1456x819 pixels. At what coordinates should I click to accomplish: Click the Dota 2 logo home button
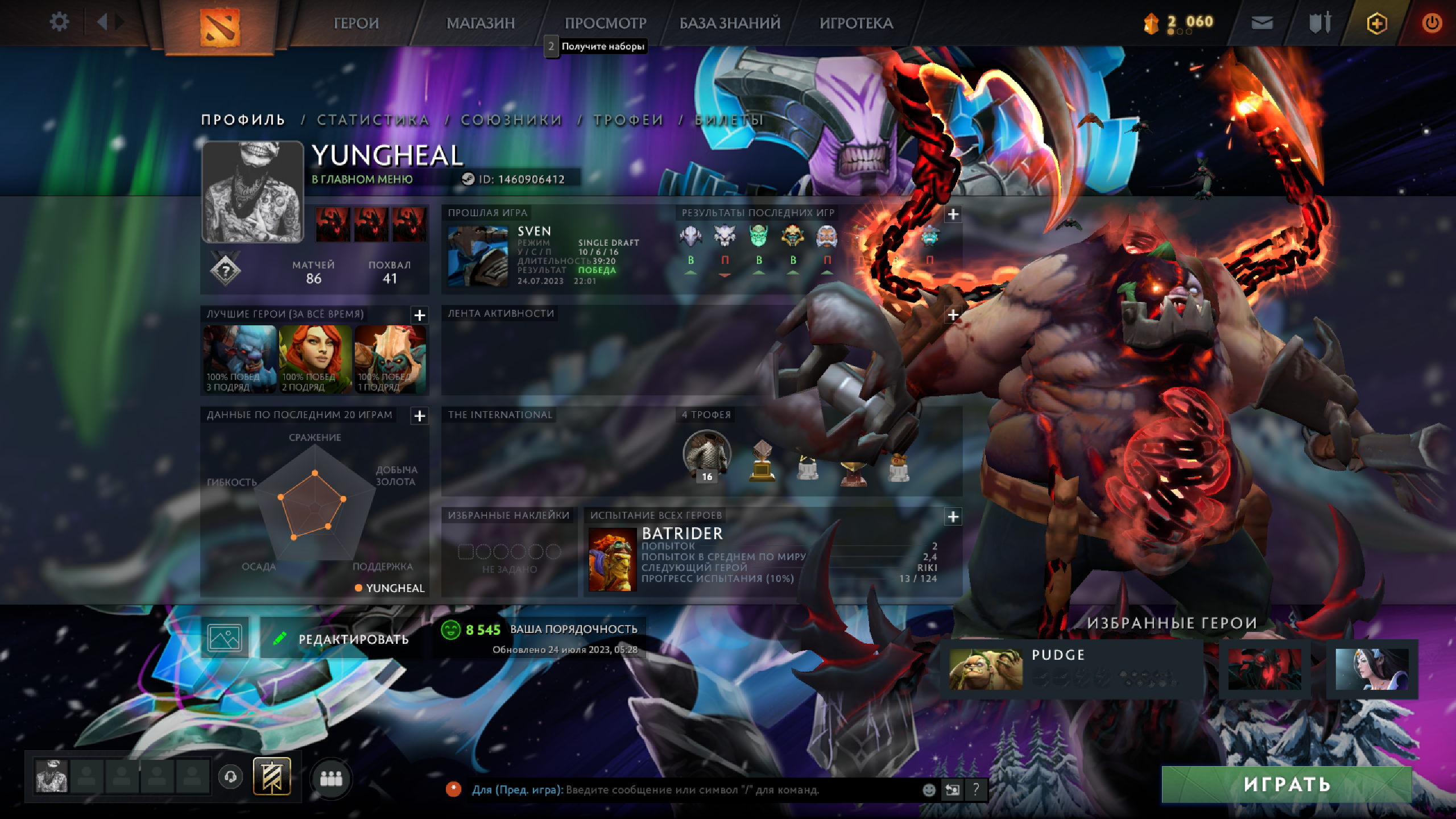[x=220, y=26]
